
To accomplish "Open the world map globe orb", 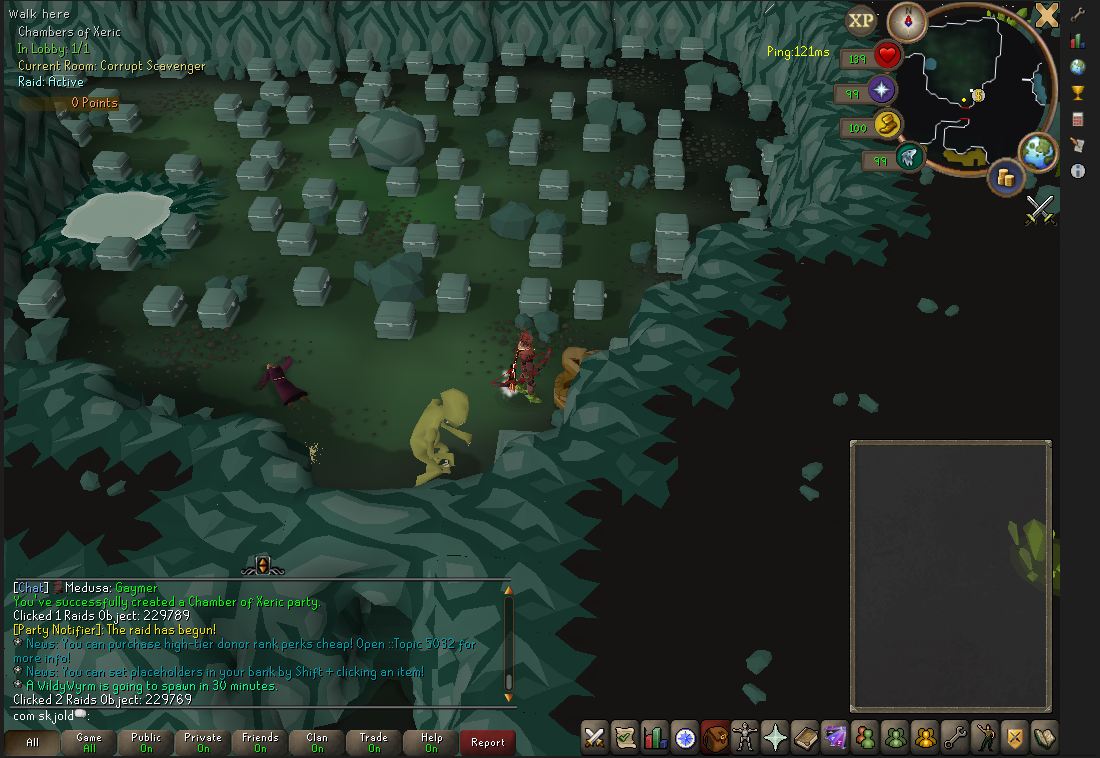I will point(1036,151).
